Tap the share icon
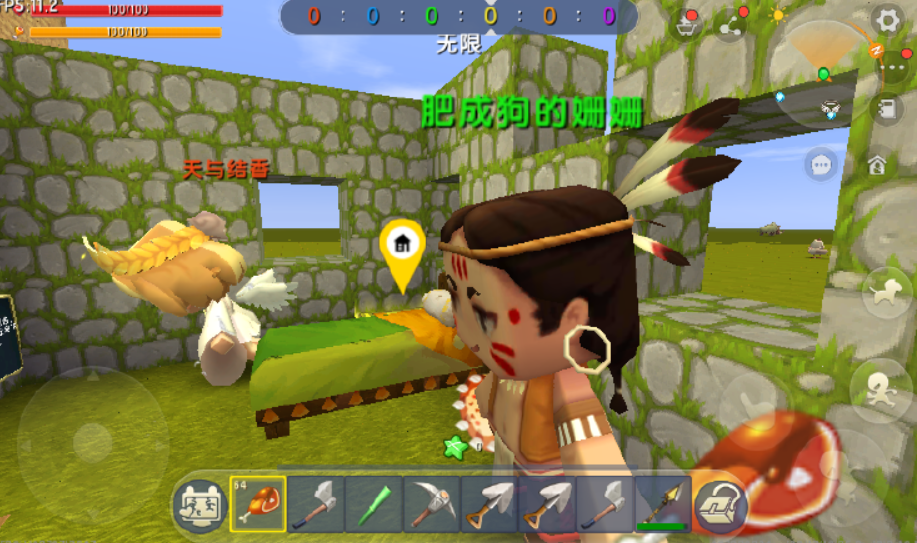 pos(731,24)
